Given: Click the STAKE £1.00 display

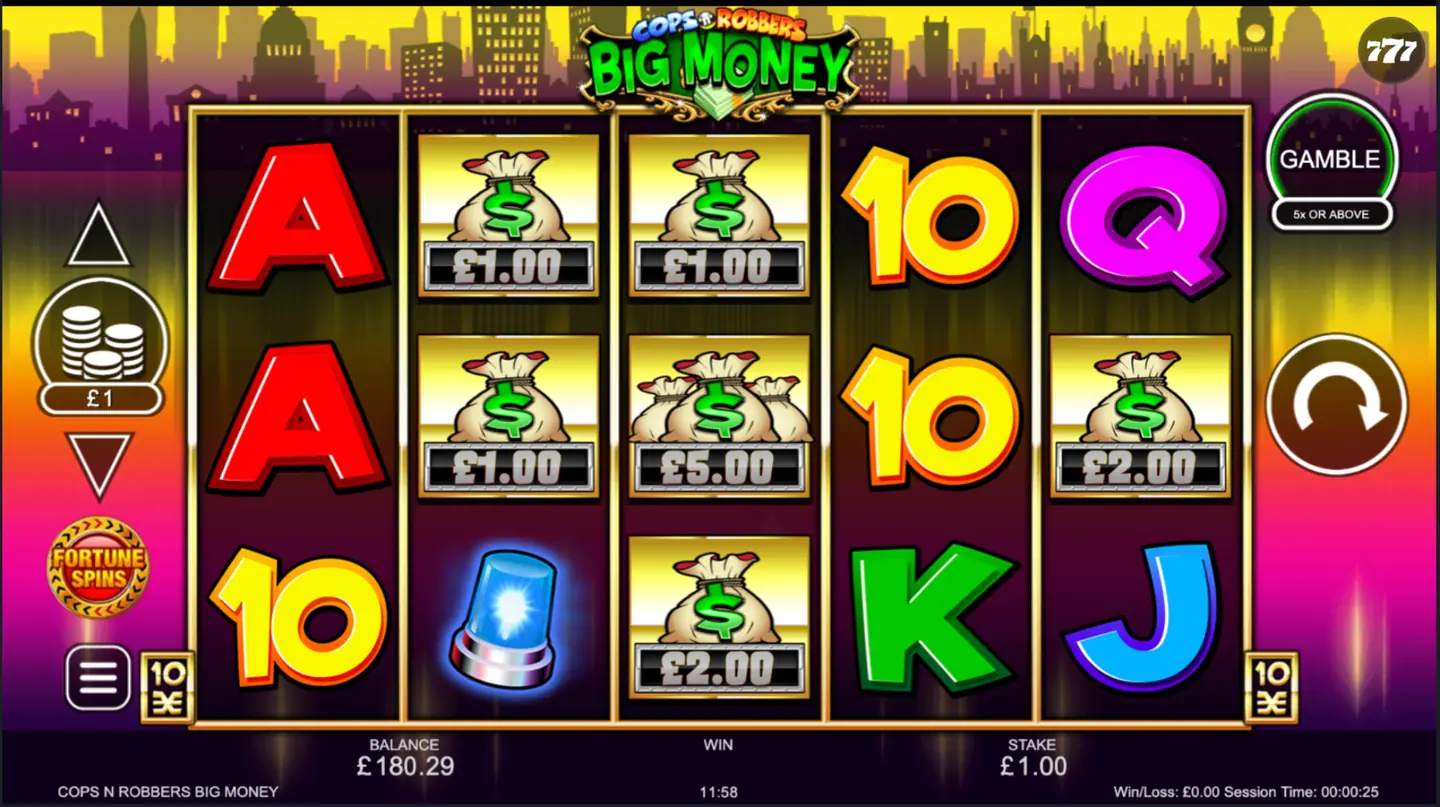Looking at the screenshot, I should (x=1034, y=760).
